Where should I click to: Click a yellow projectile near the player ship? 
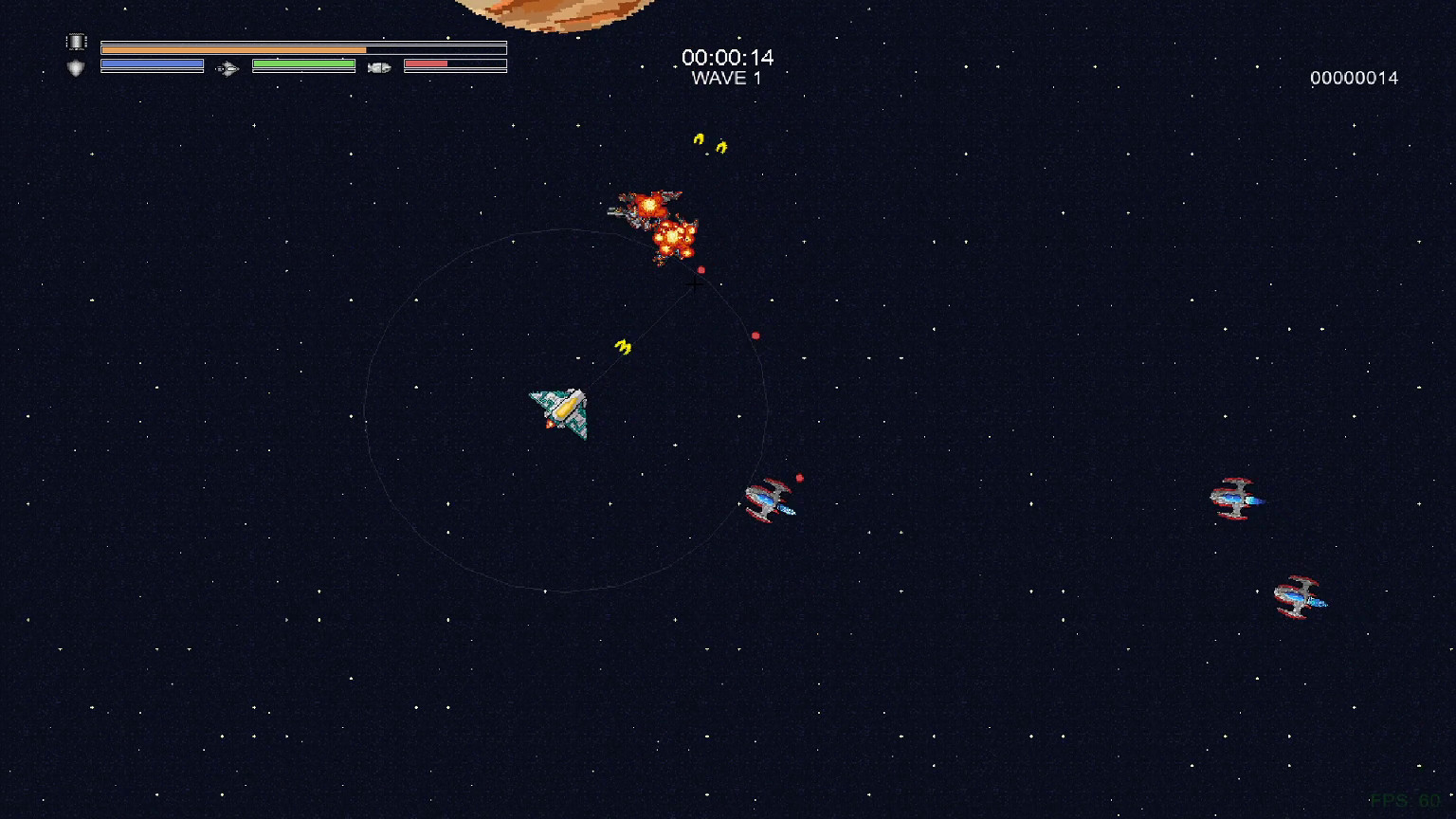(624, 347)
